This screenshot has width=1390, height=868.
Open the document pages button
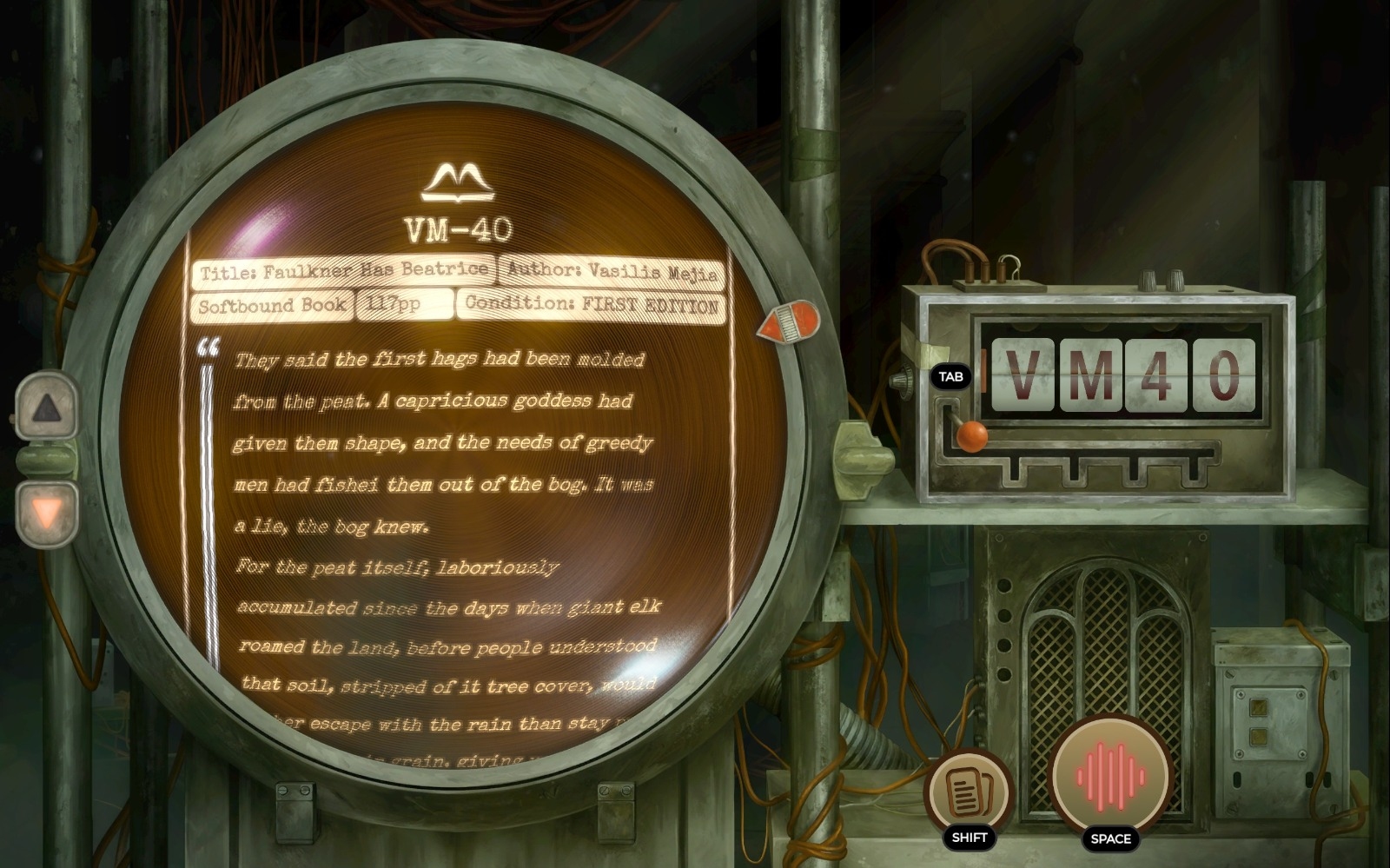(969, 790)
